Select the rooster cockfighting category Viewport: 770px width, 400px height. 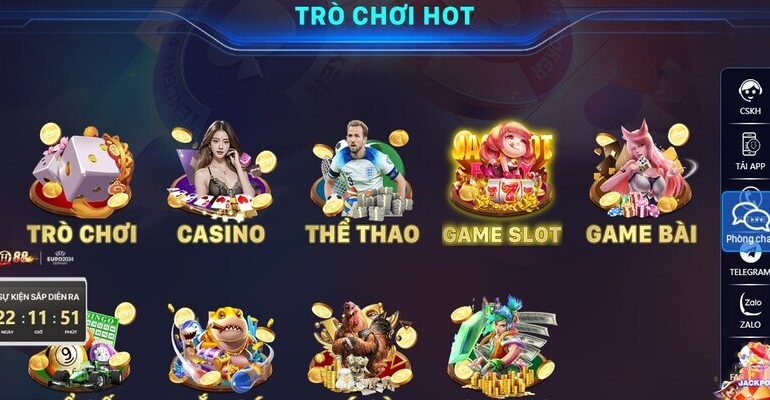361,345
